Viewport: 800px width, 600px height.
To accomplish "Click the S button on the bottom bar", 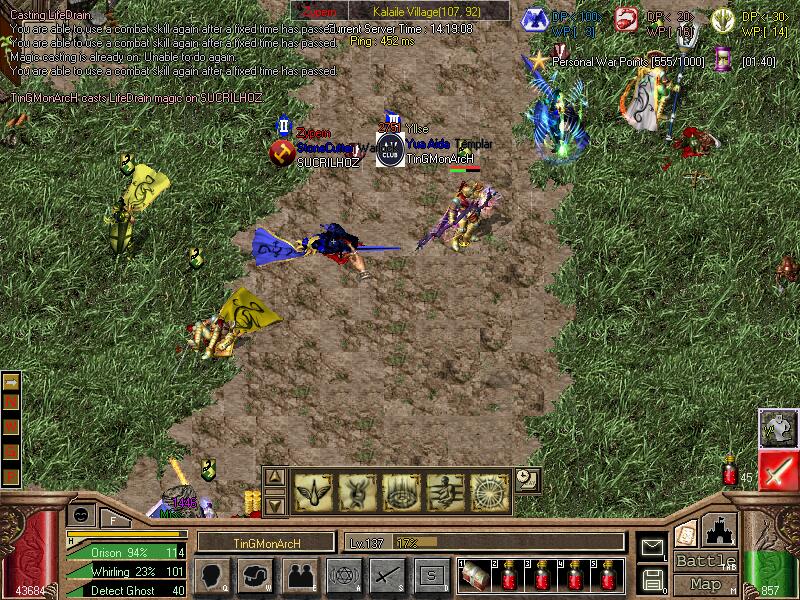I will tap(431, 575).
